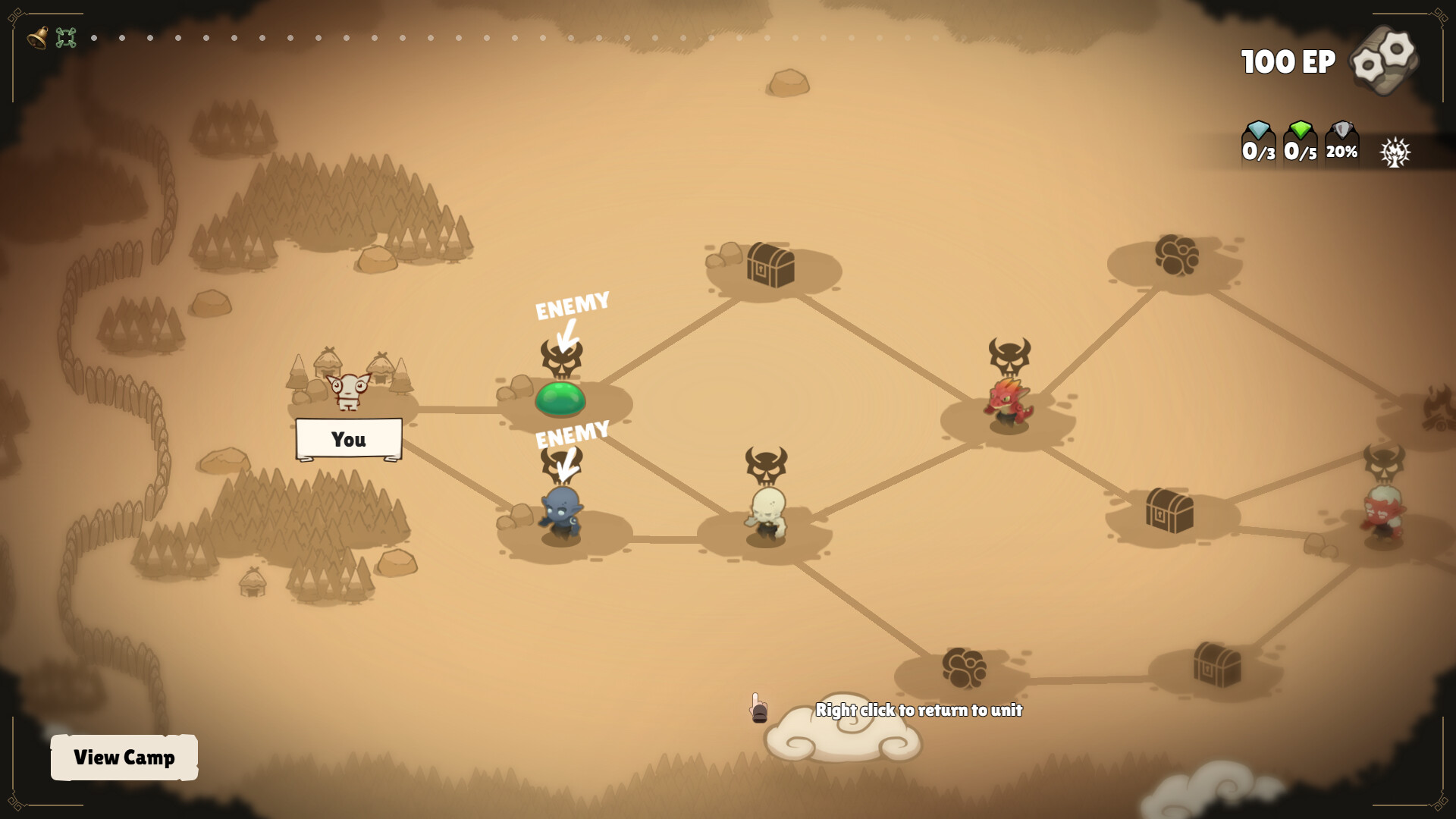
Task: Select the green slime enemy node
Action: click(x=560, y=398)
